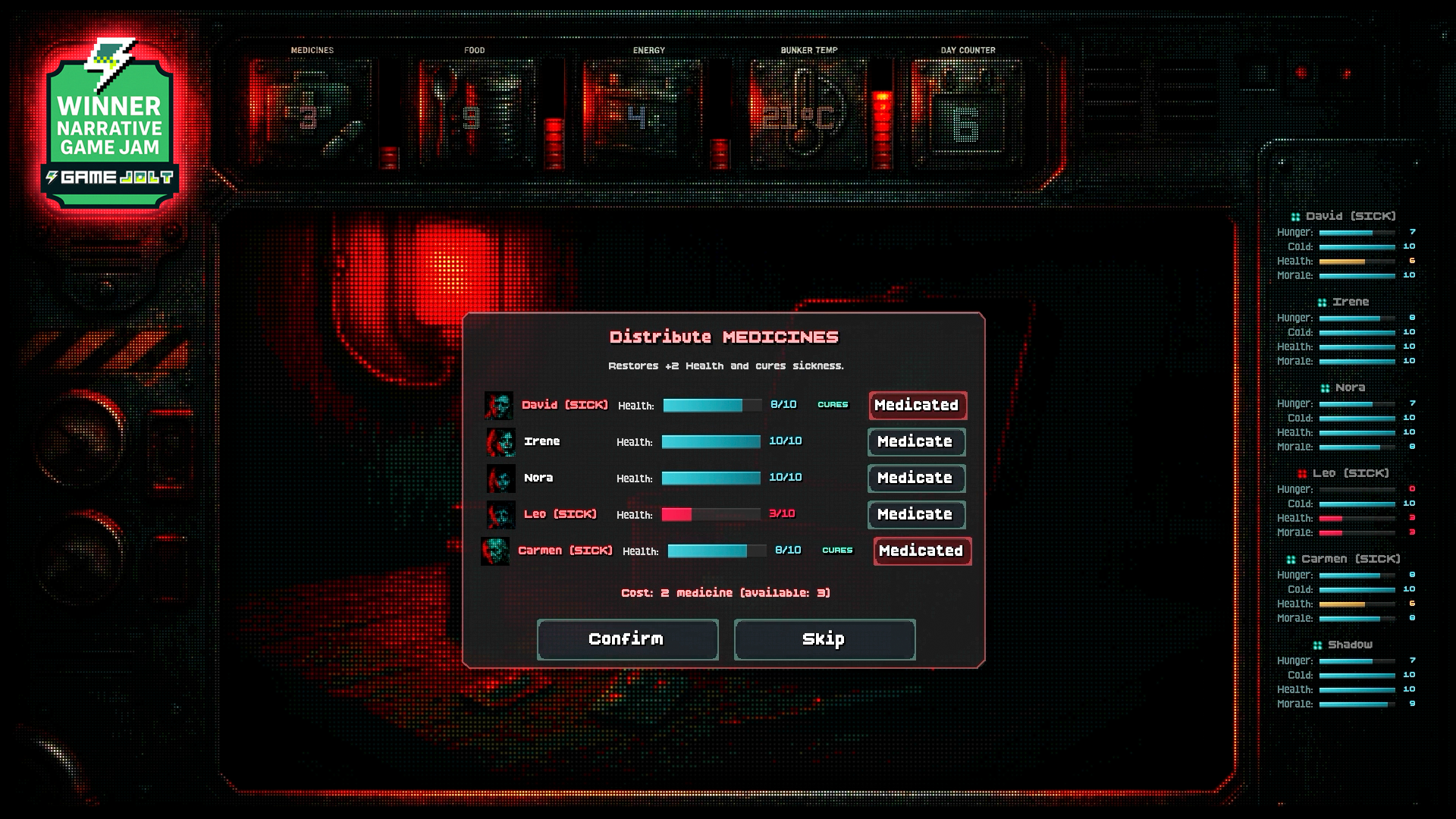Give medicine to Nora
The height and width of the screenshot is (819, 1456).
click(916, 479)
